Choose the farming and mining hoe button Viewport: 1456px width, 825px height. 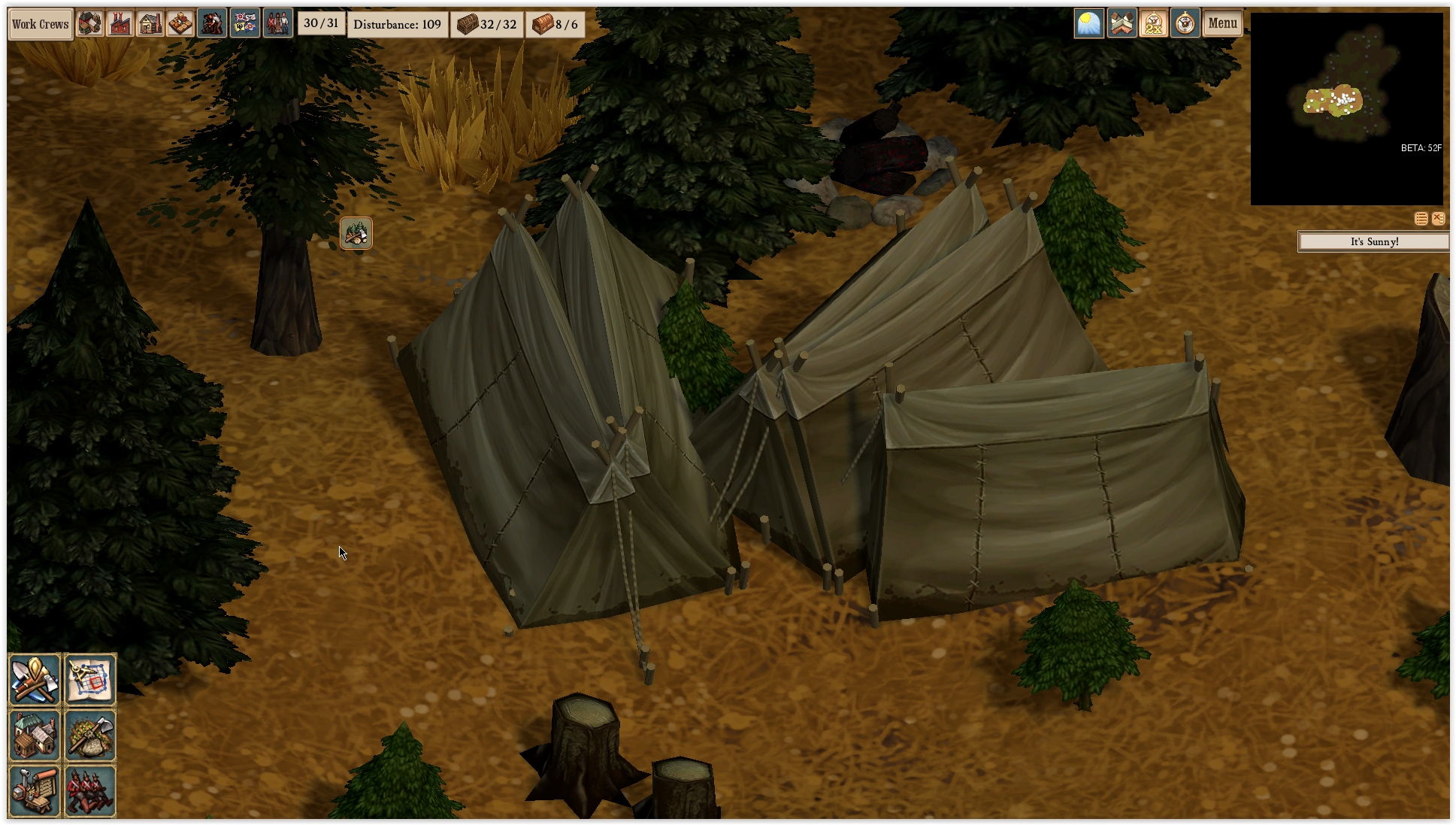click(90, 735)
